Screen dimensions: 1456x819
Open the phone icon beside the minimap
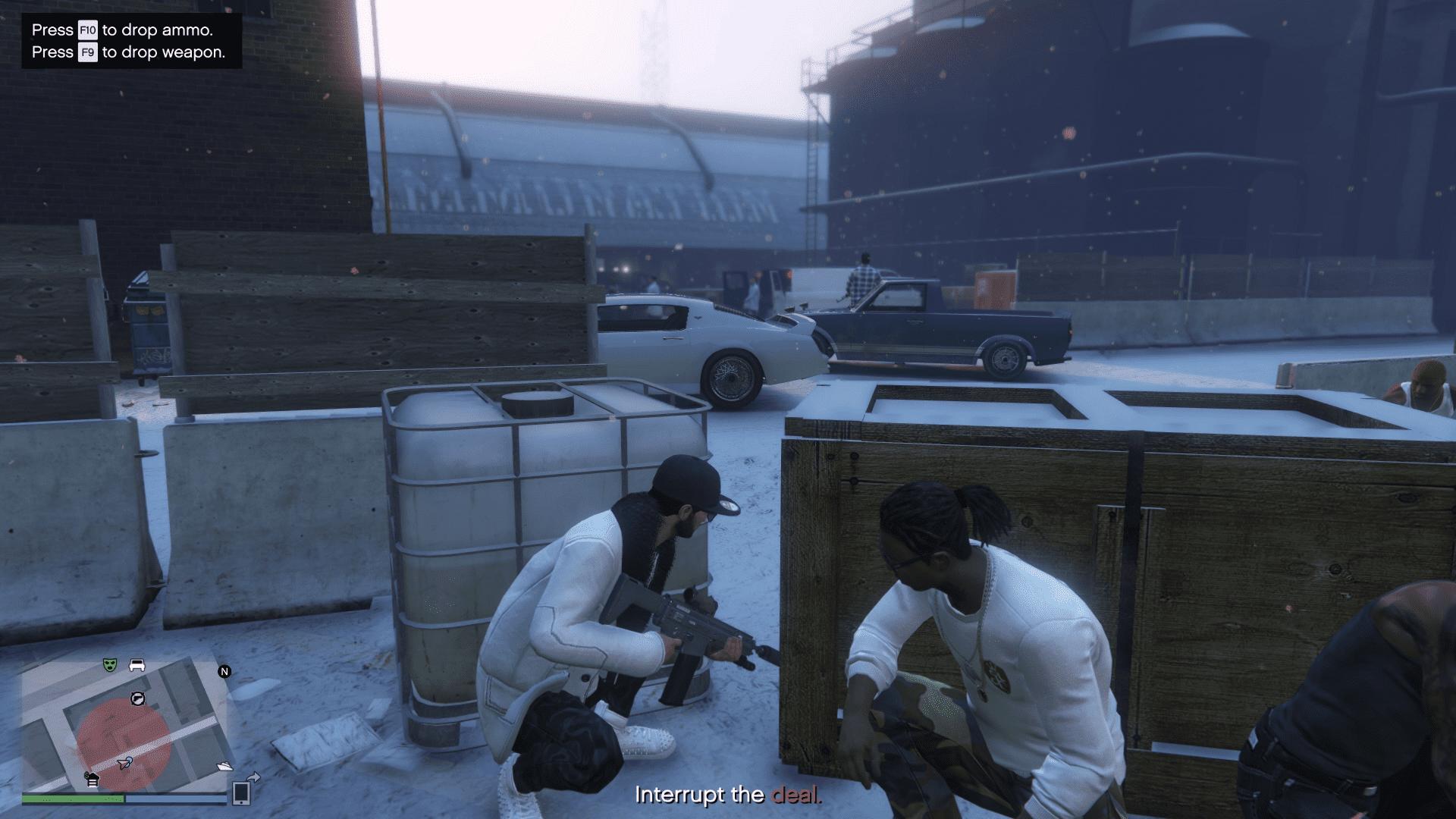pos(241,792)
